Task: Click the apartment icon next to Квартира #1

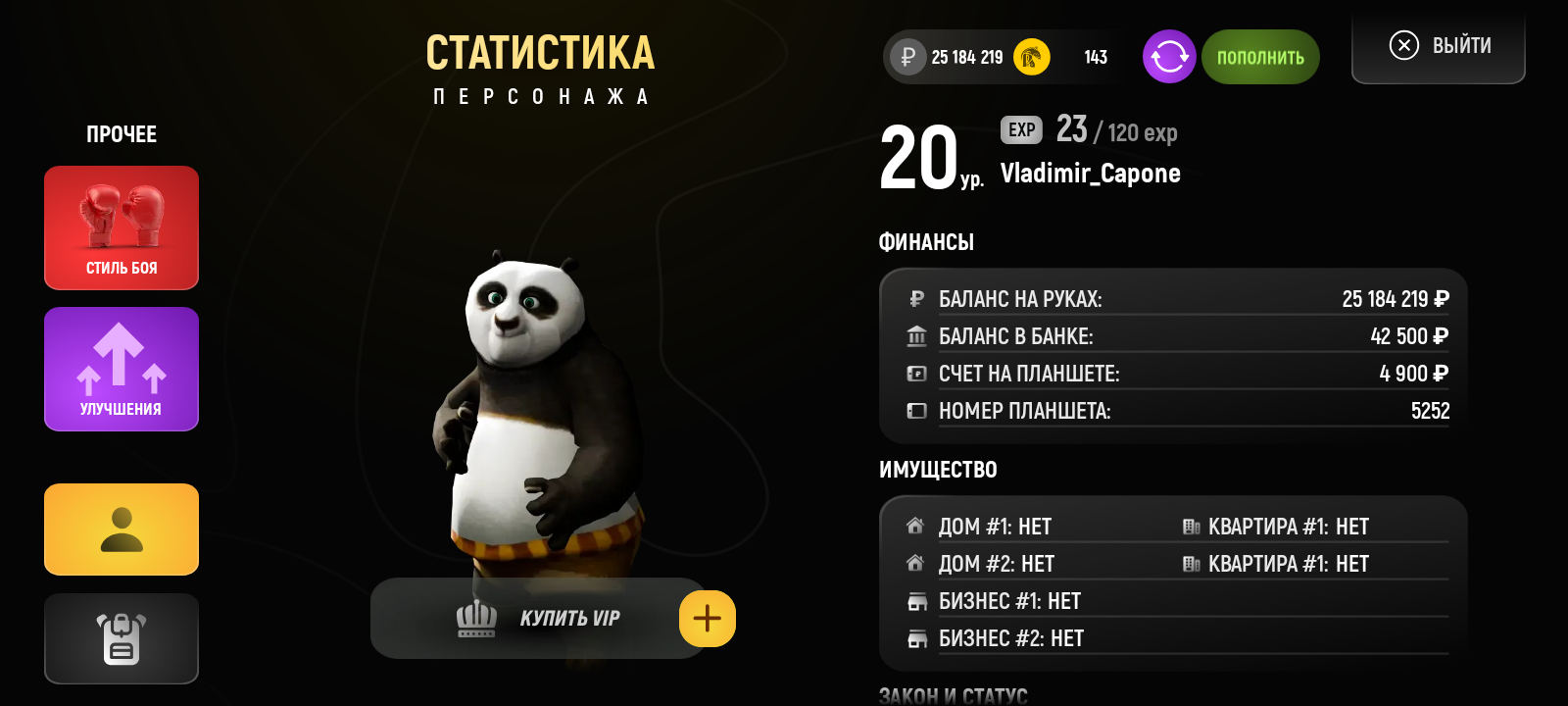Action: [x=1191, y=526]
